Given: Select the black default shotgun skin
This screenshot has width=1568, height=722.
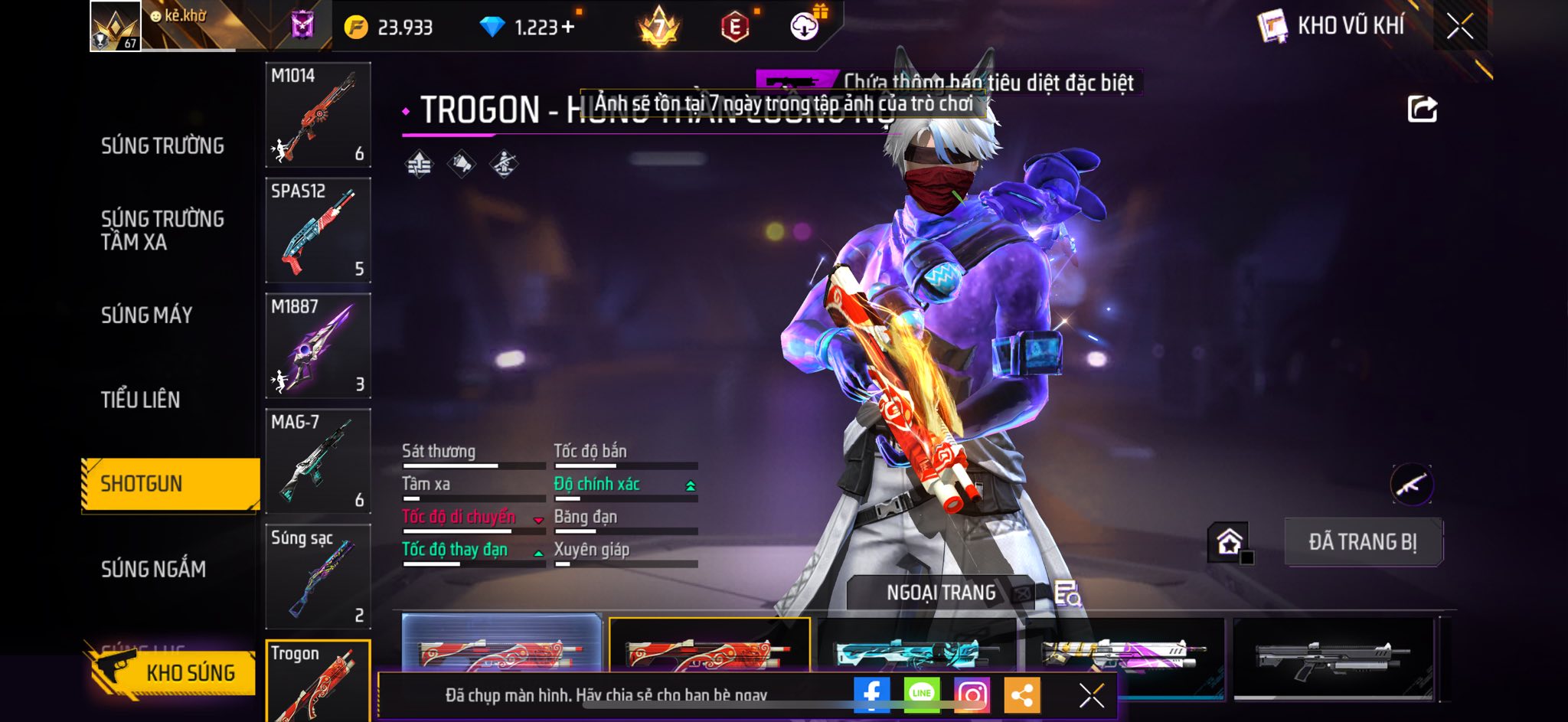Looking at the screenshot, I should tap(1332, 657).
